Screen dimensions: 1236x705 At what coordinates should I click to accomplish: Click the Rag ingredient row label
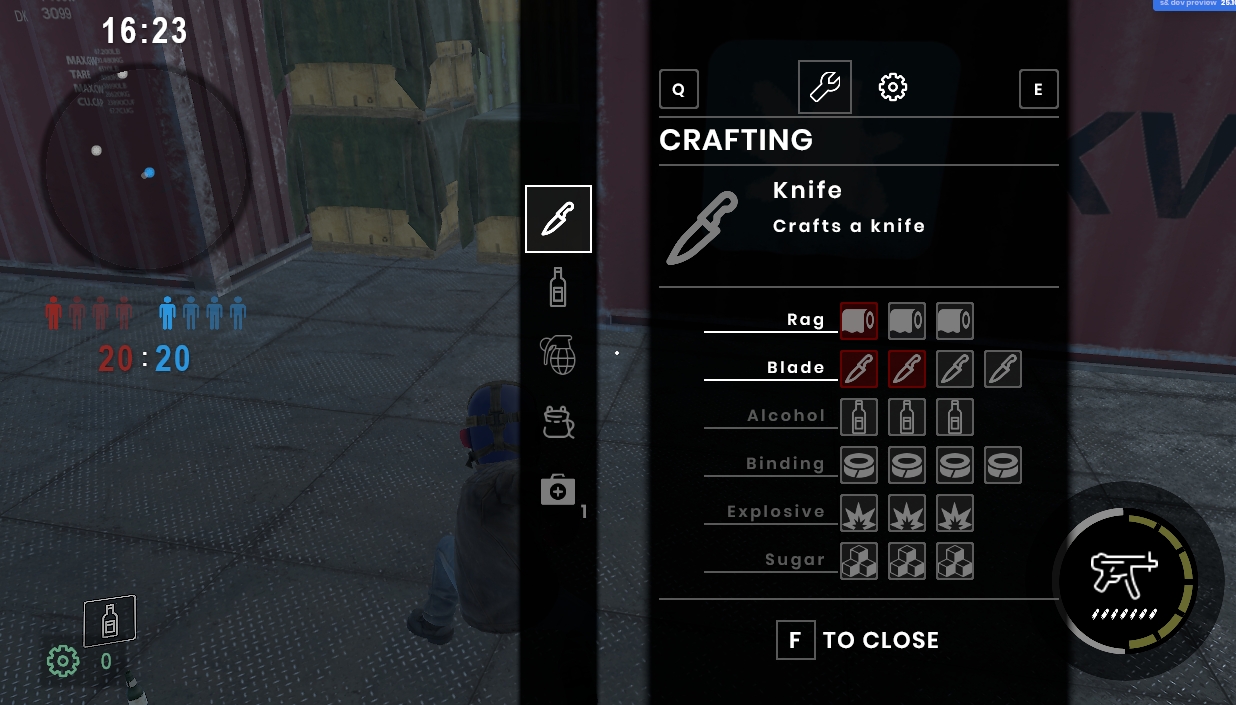[x=805, y=320]
